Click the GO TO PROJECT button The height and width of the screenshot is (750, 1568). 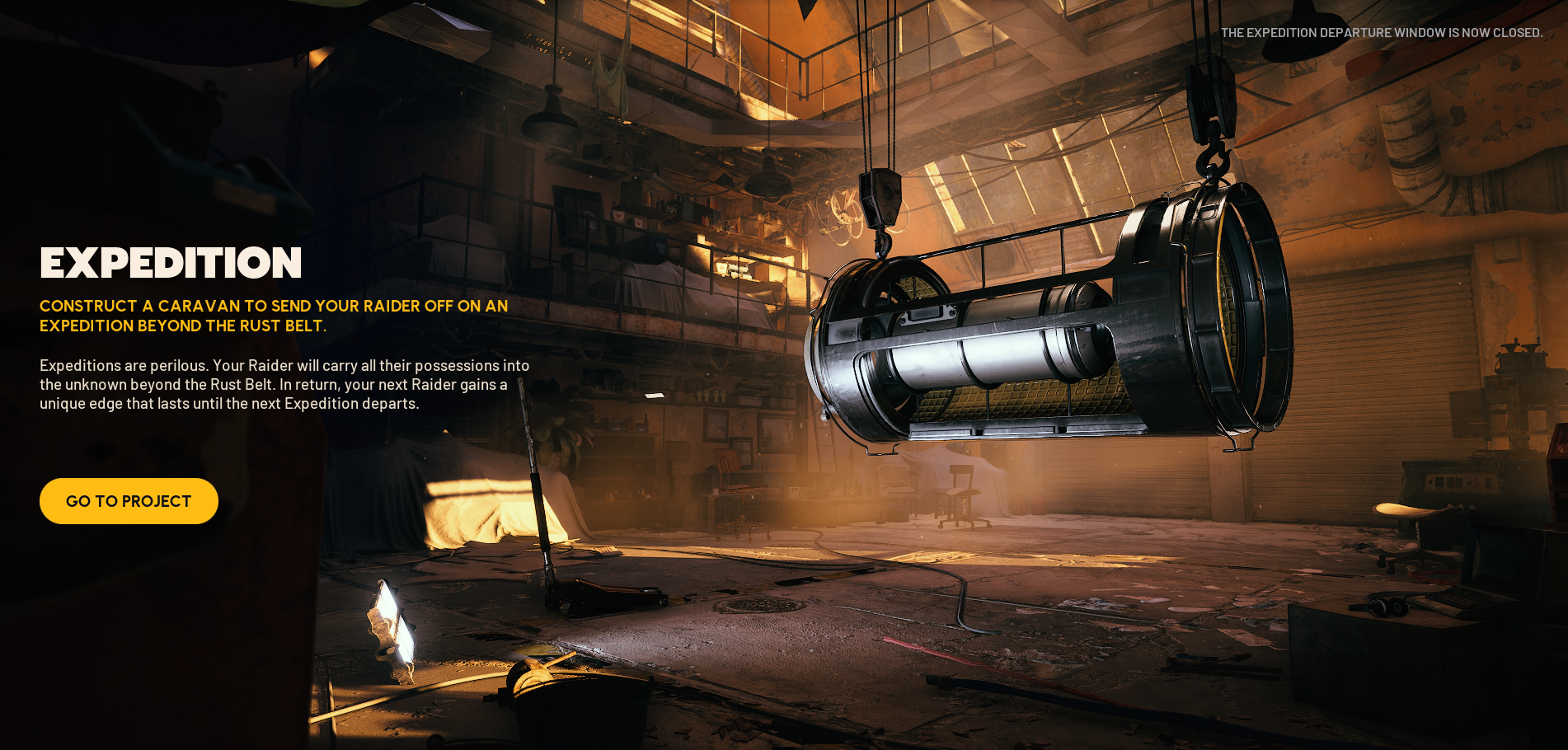[129, 500]
